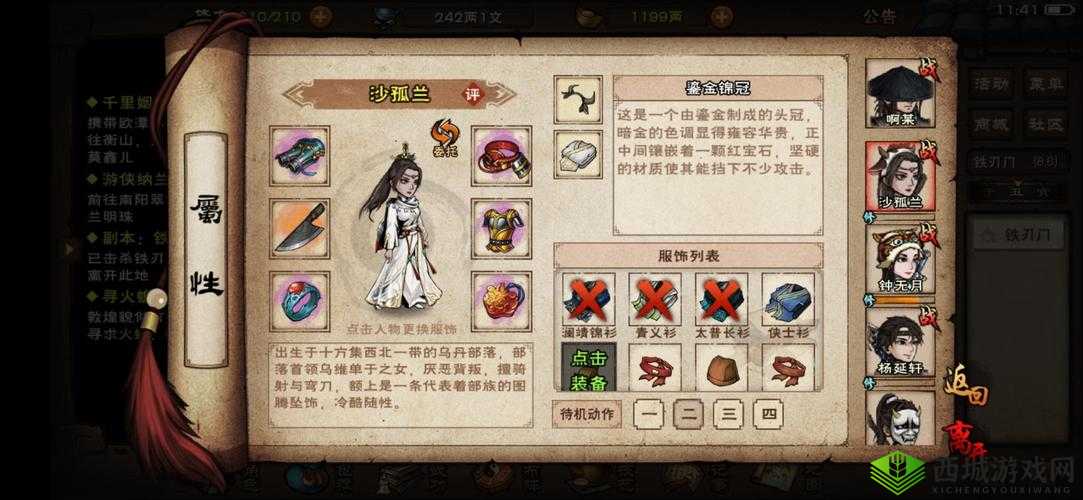Select the golden armor equipment slot
The image size is (1083, 500).
(501, 228)
